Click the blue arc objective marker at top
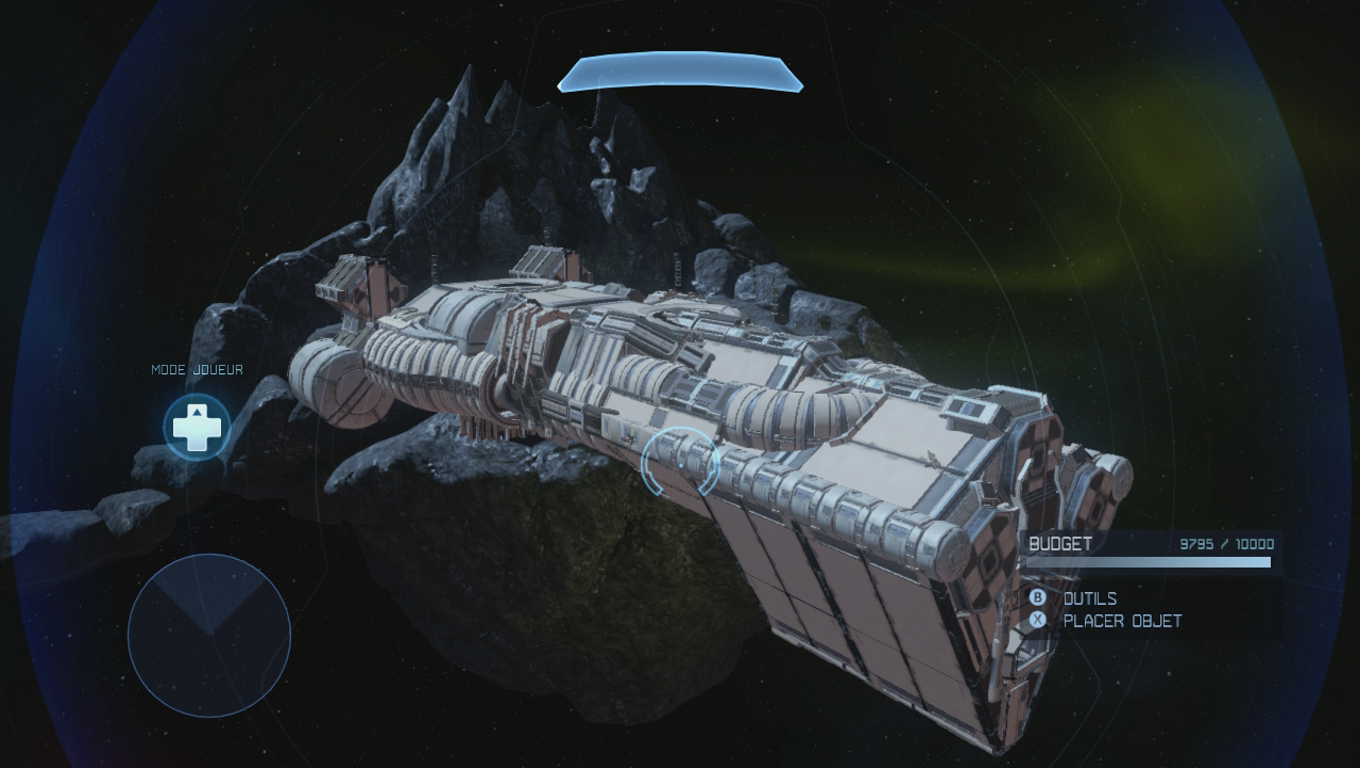1360x768 pixels. [680, 74]
